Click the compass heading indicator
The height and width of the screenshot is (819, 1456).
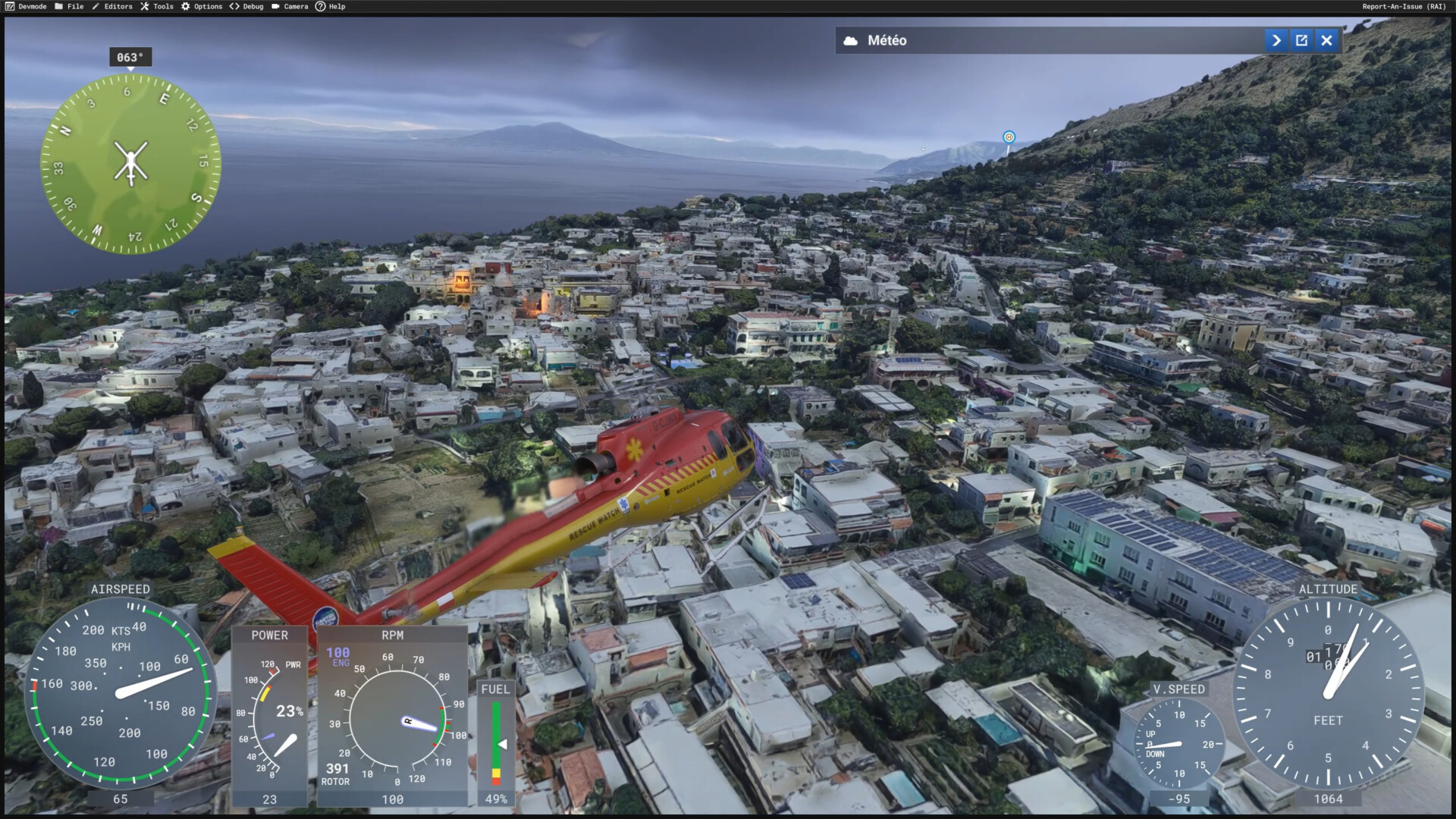click(x=130, y=58)
